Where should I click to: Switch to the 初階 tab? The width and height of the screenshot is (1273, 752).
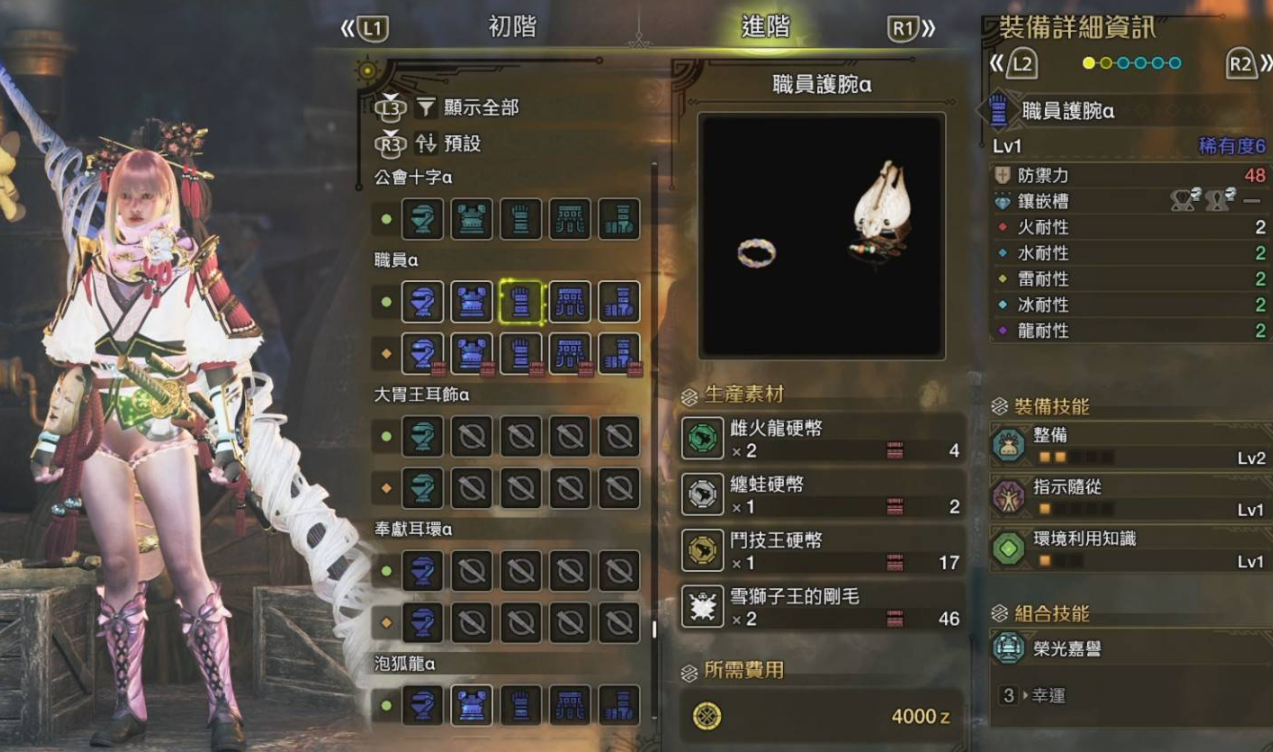(512, 28)
